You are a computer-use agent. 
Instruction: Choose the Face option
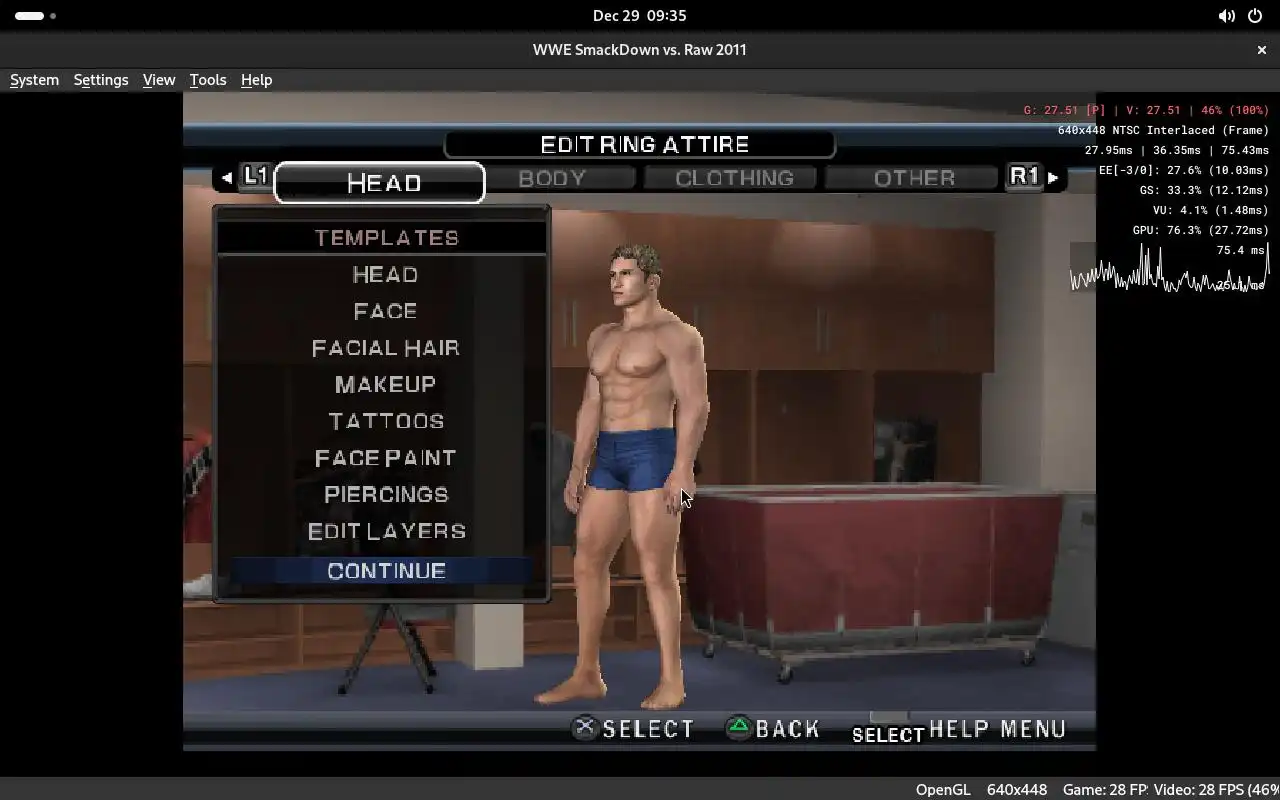click(385, 311)
